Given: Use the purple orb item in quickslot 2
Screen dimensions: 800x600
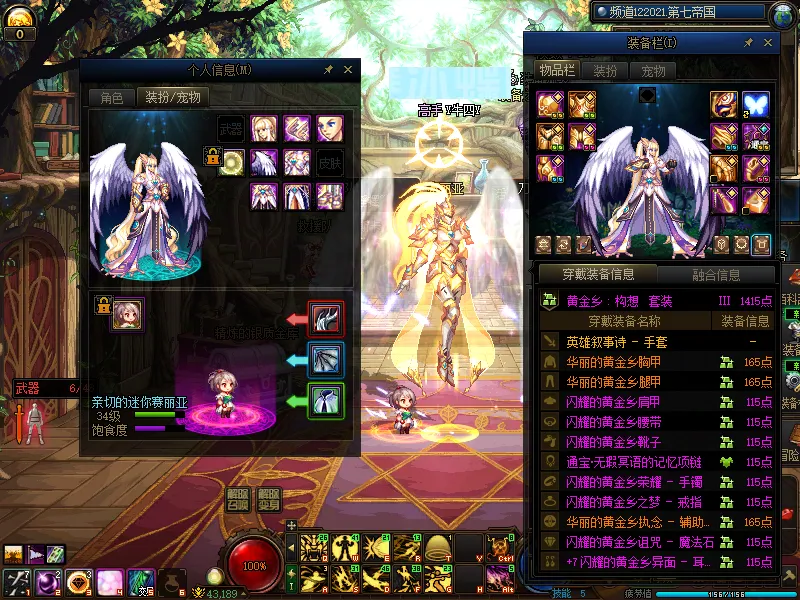Looking at the screenshot, I should tap(46, 581).
